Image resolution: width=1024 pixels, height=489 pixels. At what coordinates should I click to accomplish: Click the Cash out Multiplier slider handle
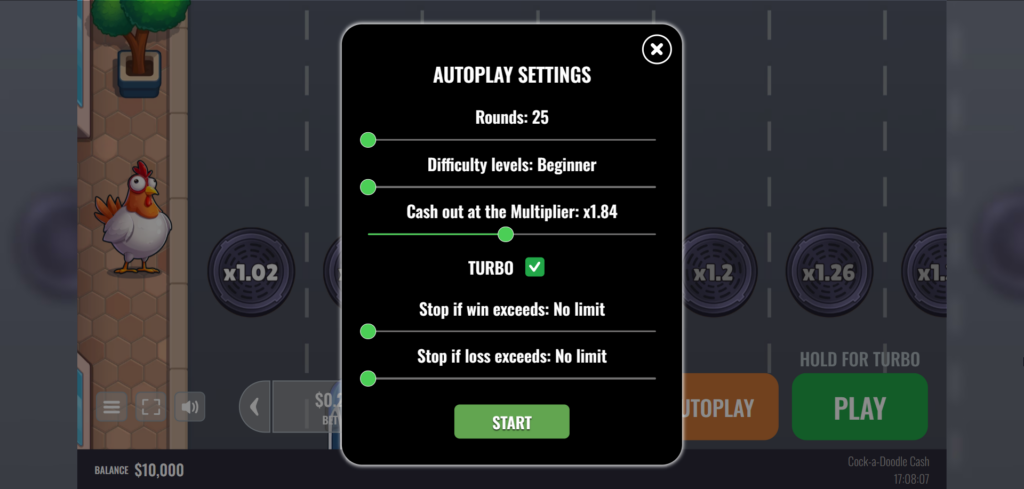click(505, 234)
